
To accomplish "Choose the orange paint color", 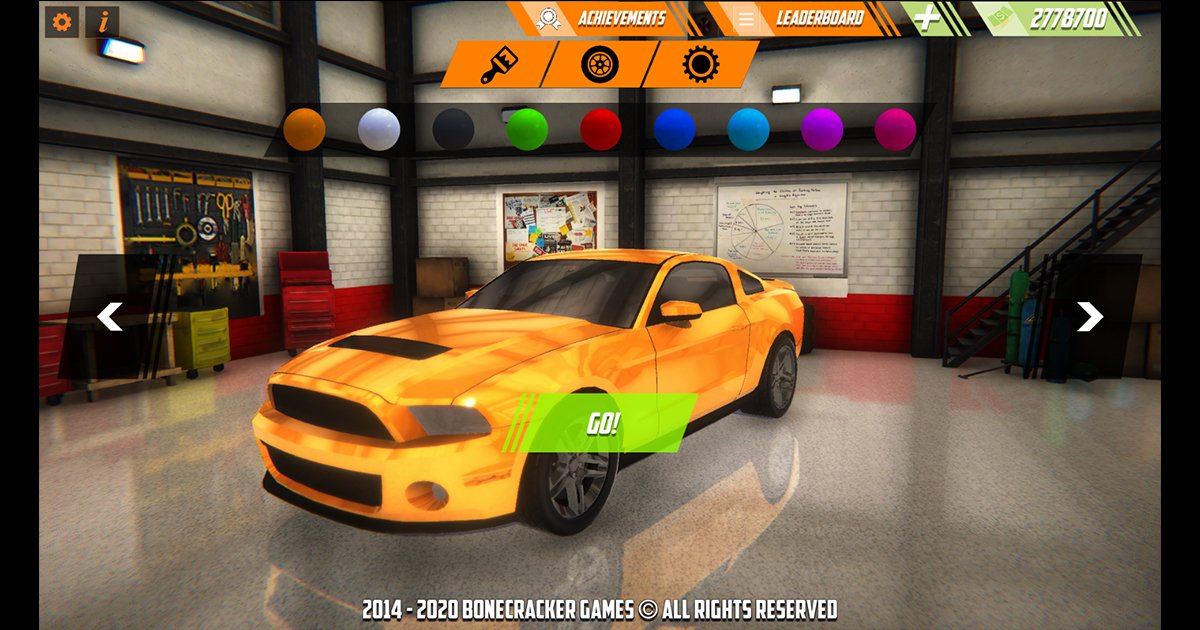I will pos(304,130).
